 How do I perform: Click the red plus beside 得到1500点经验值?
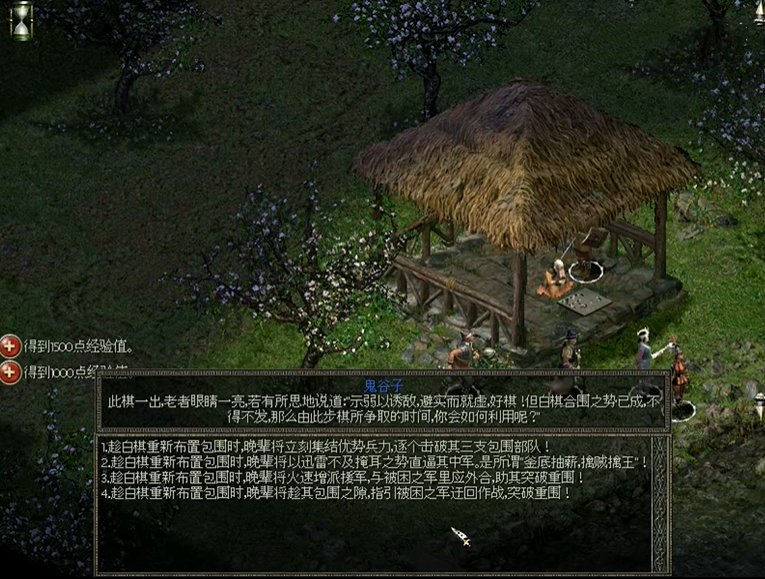pyautogui.click(x=11, y=347)
